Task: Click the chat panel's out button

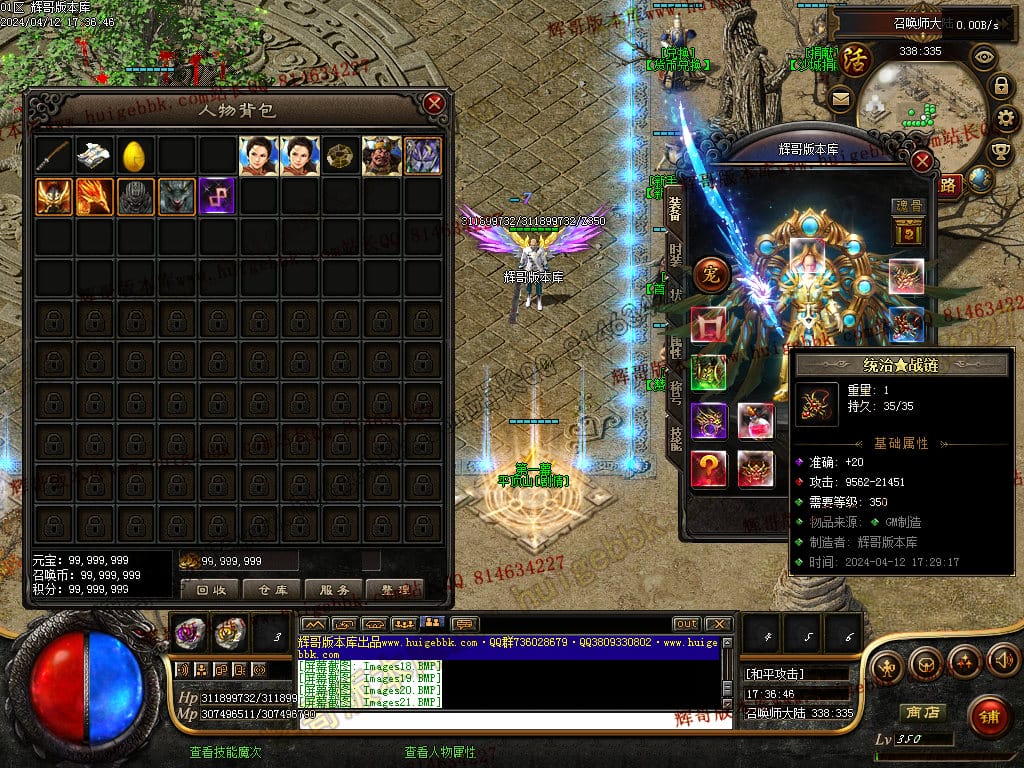Action: pos(686,624)
